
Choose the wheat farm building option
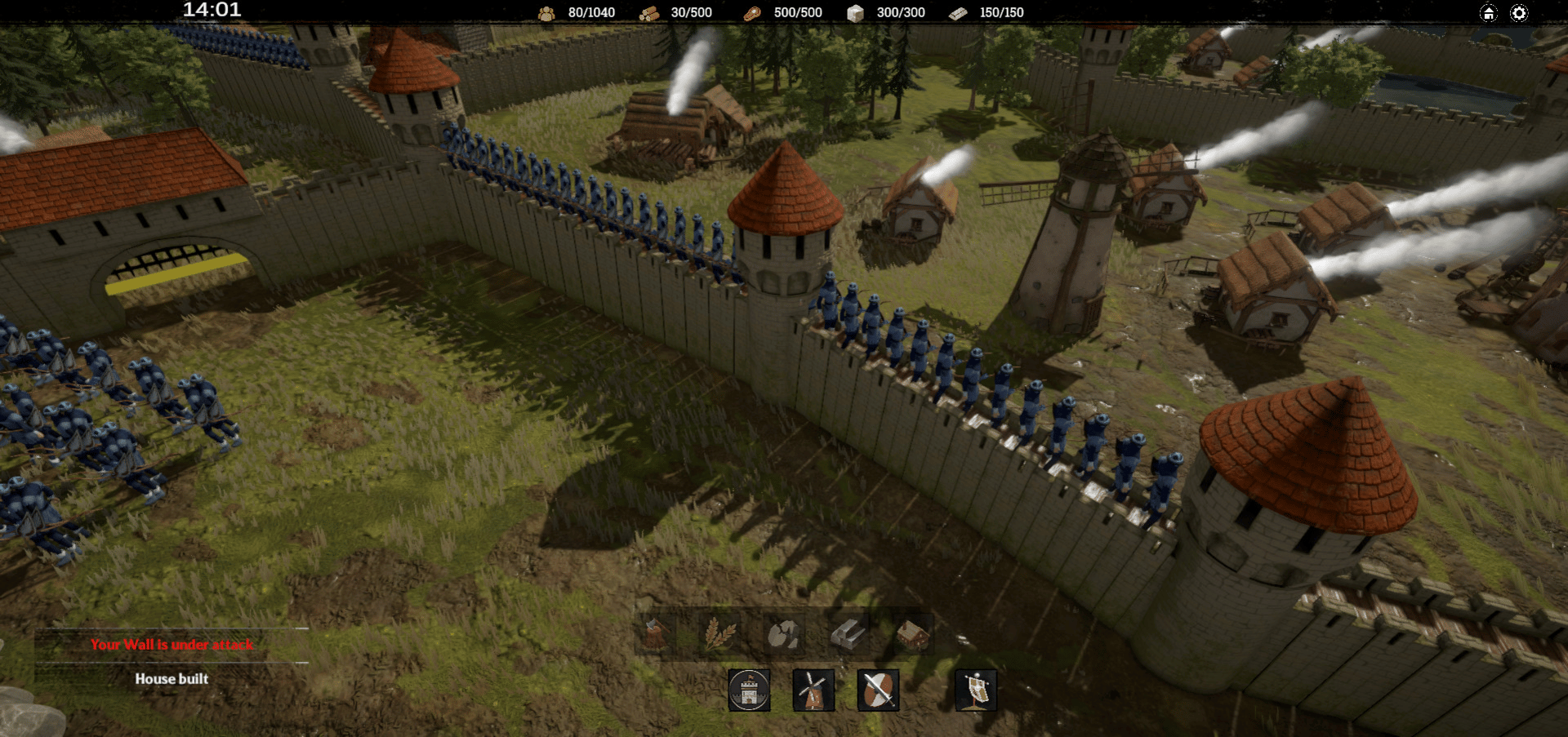click(x=719, y=633)
